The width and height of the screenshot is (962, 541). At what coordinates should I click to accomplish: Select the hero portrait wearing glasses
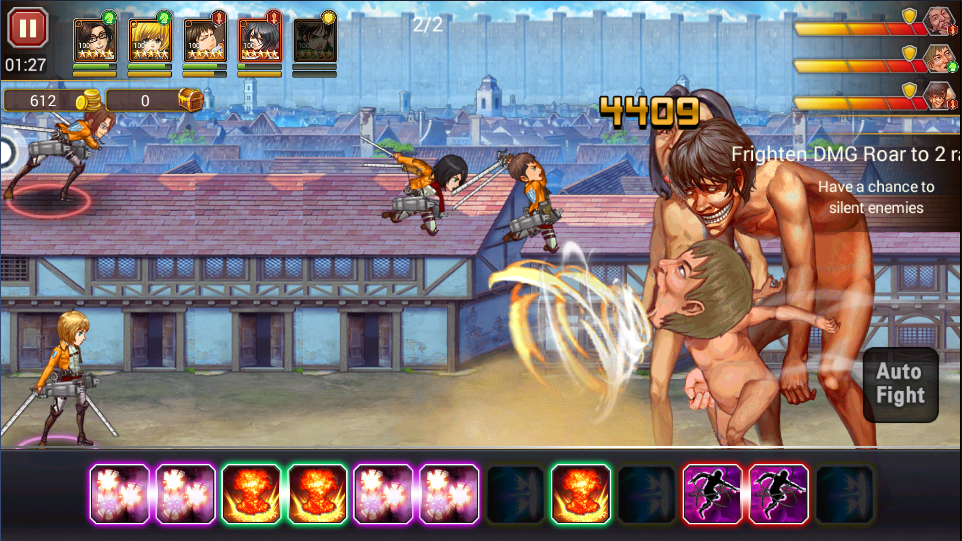[95, 40]
